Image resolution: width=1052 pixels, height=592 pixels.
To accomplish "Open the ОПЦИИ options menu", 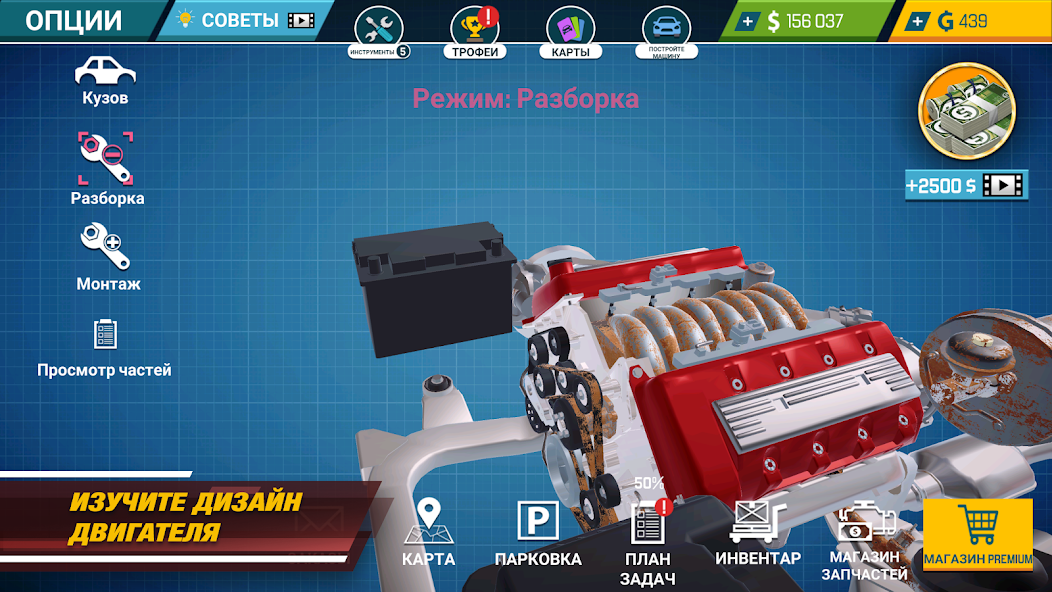I will pos(74,20).
